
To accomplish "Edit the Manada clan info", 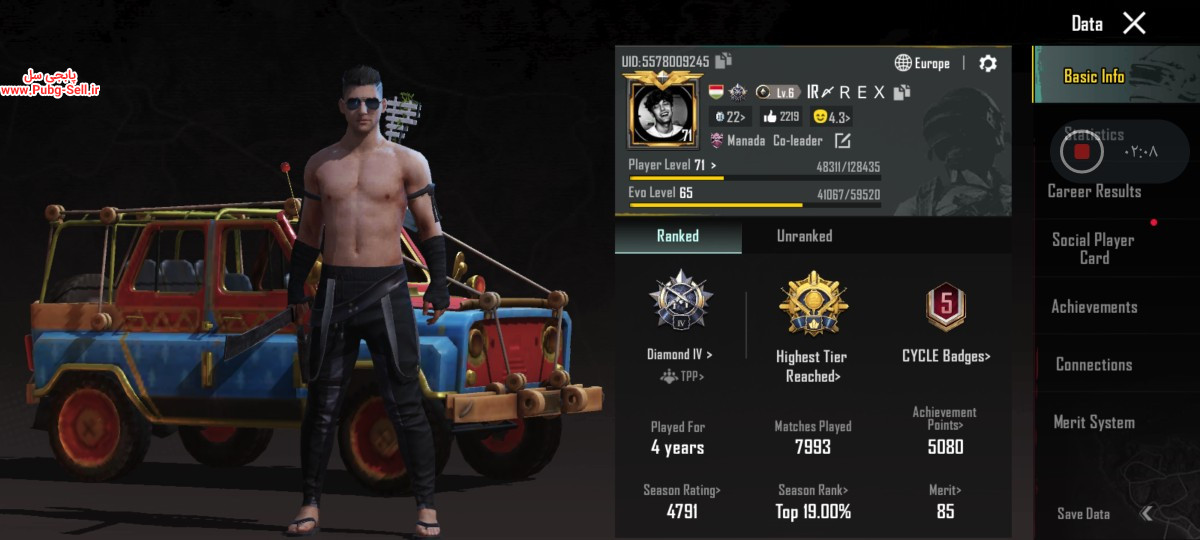I will click(842, 141).
